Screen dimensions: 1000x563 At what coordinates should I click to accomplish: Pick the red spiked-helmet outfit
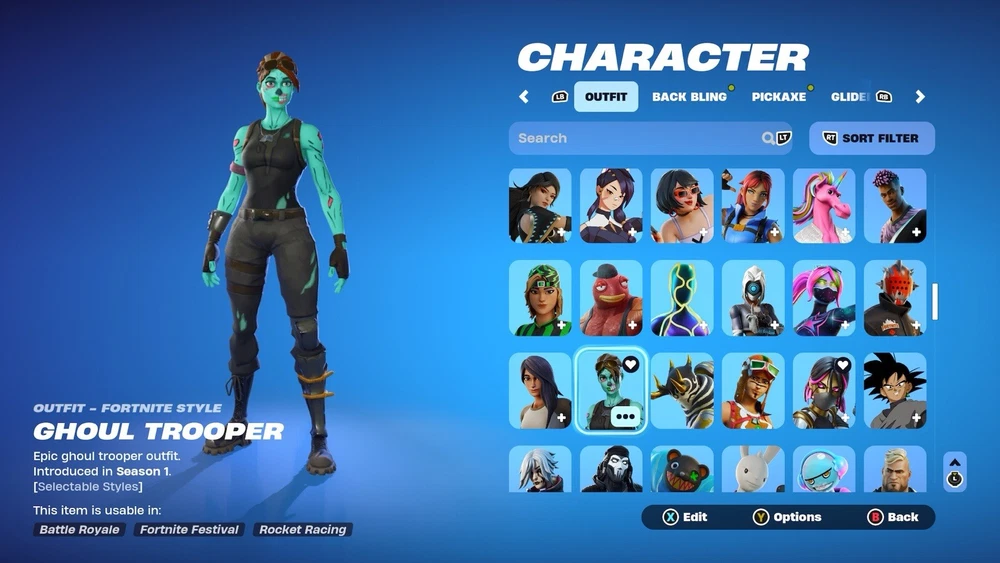point(895,298)
